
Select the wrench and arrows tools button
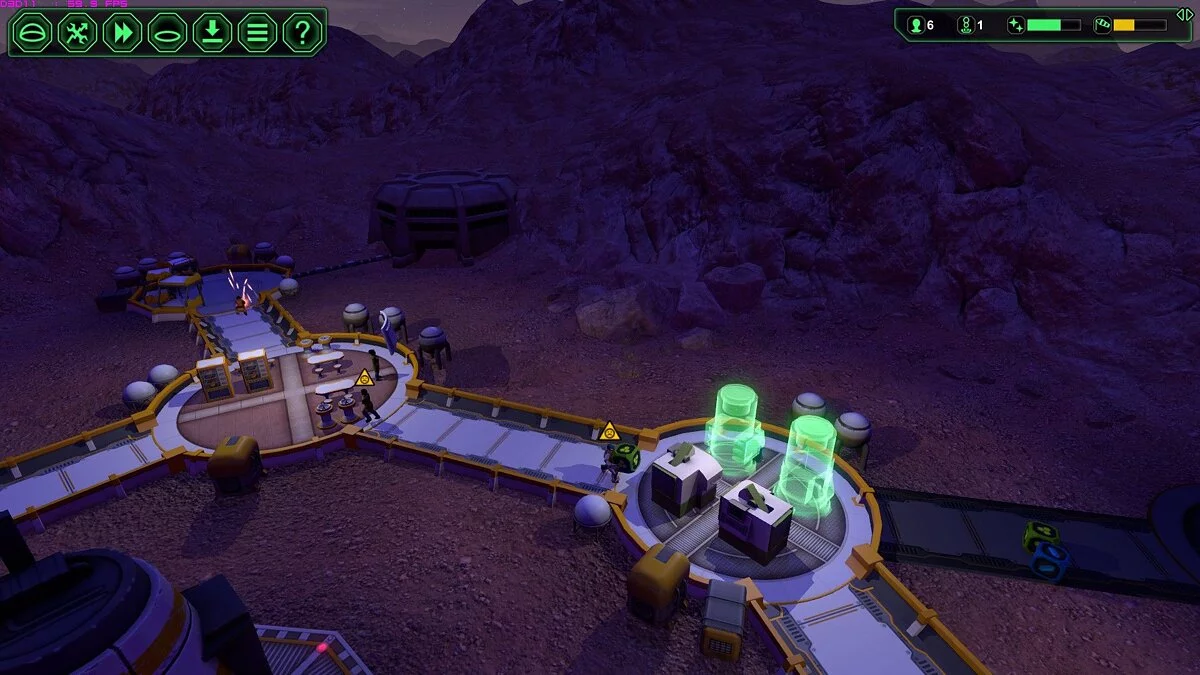[x=77, y=32]
